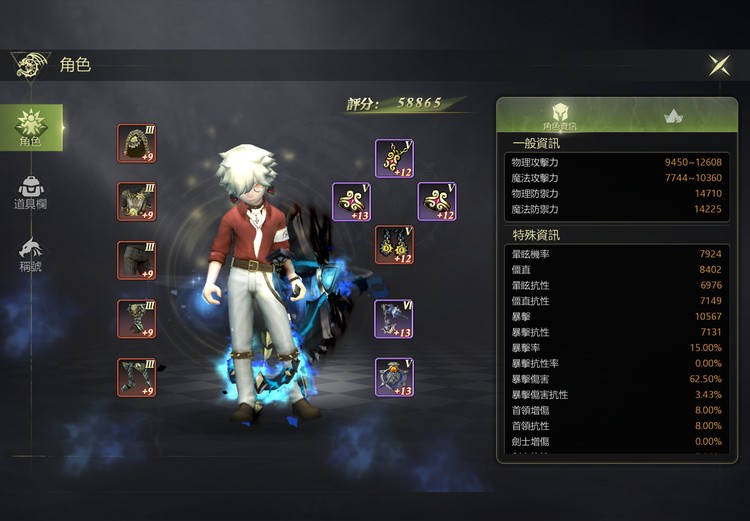Inspect the +9 helmet equipment slot
Image resolution: width=750 pixels, height=521 pixels.
(136, 143)
